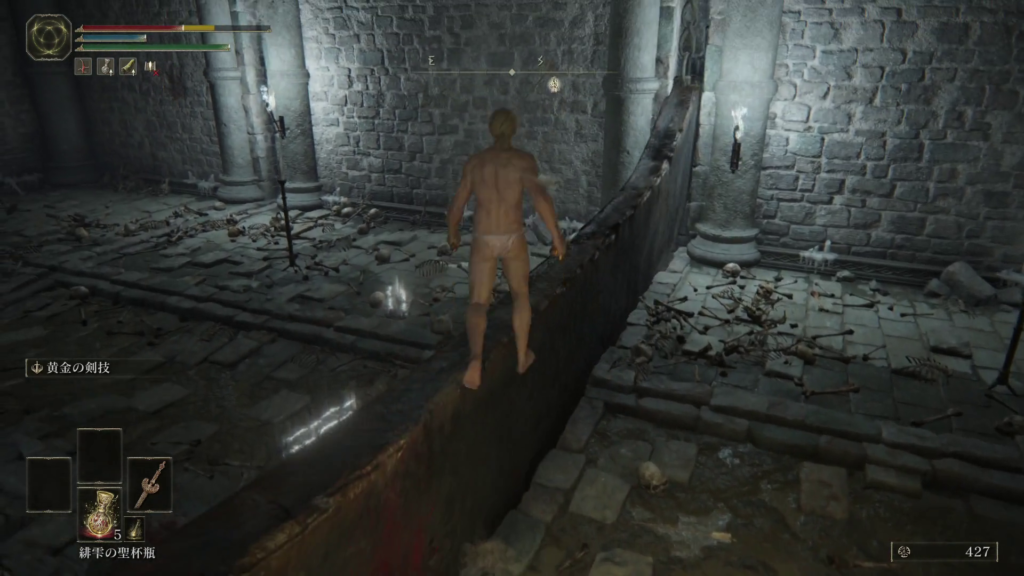This screenshot has width=1024, height=576.
Task: Click the horn buff status icon
Action: click(128, 67)
